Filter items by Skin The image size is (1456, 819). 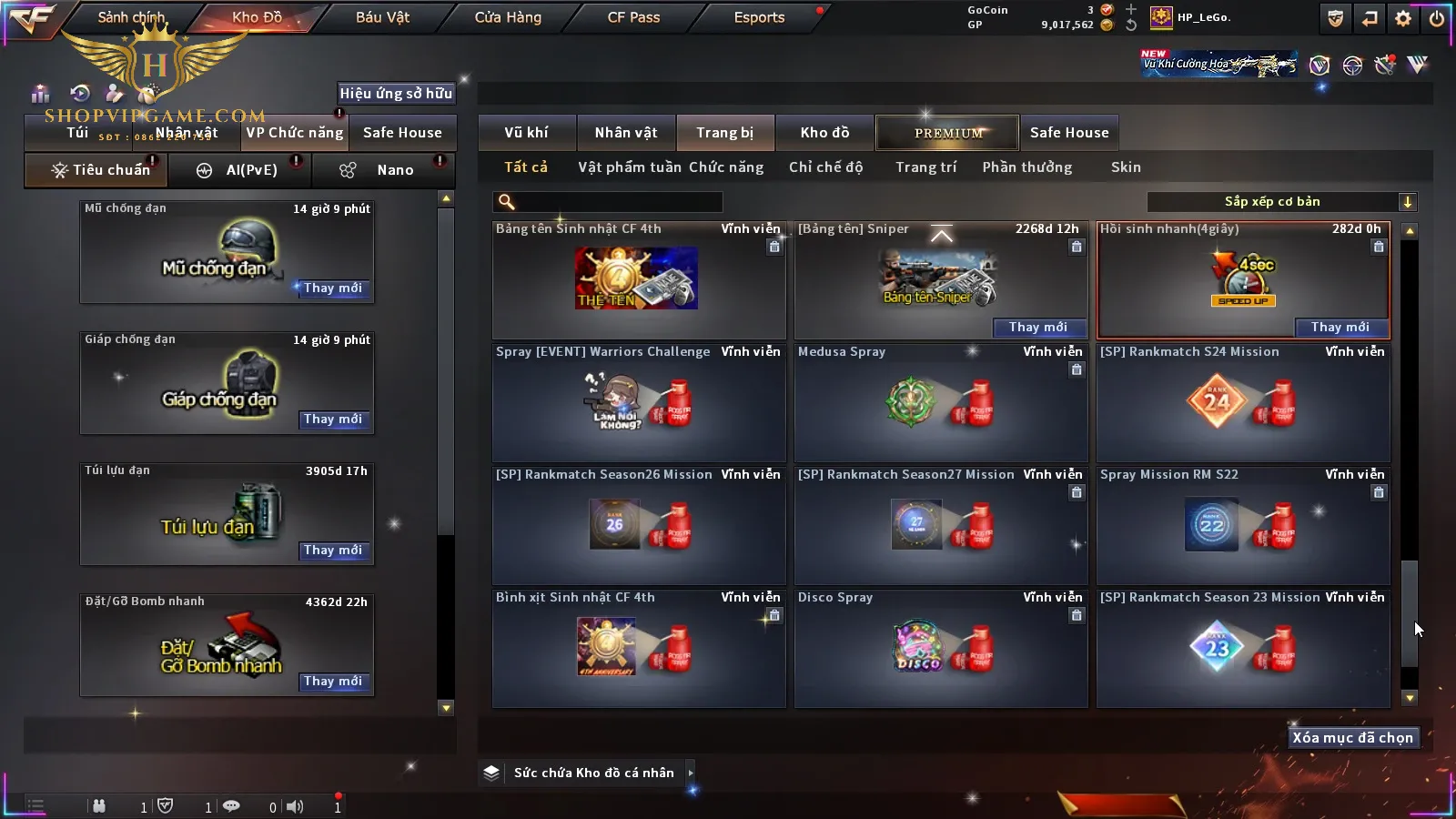(1126, 167)
